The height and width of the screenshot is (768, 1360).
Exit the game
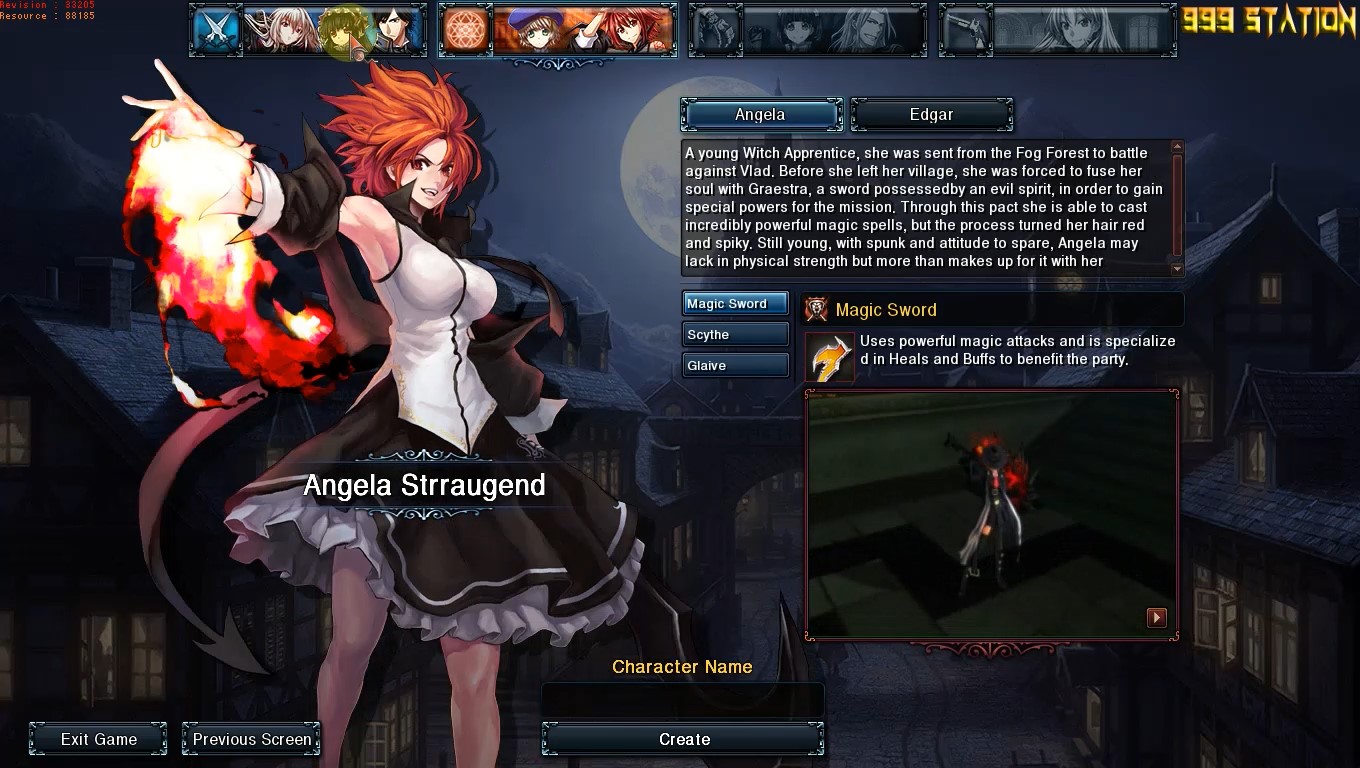(98, 740)
